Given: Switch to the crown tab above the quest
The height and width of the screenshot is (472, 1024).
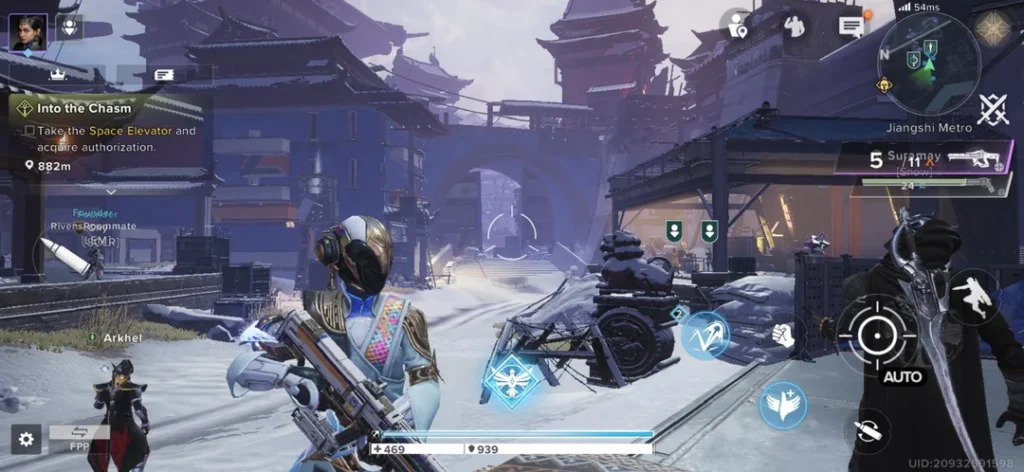Looking at the screenshot, I should pyautogui.click(x=58, y=74).
